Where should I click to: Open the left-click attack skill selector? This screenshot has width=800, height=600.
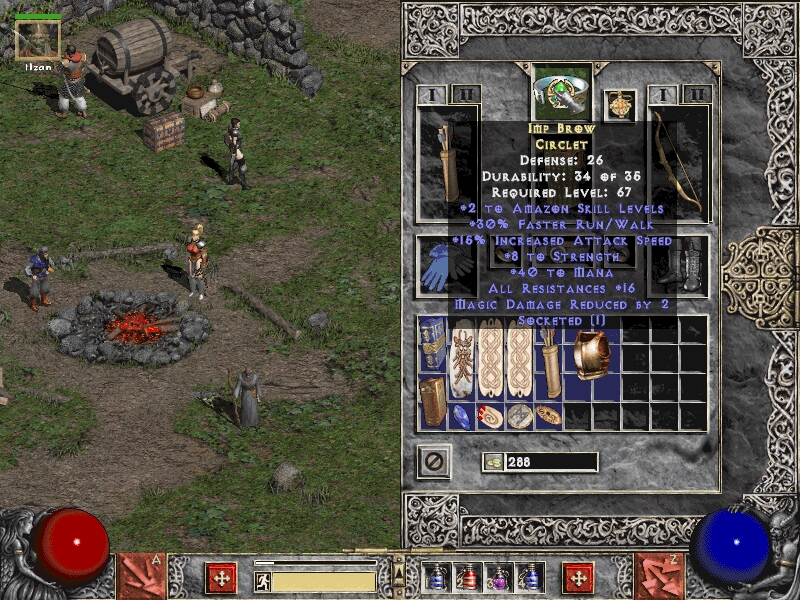pos(141,575)
